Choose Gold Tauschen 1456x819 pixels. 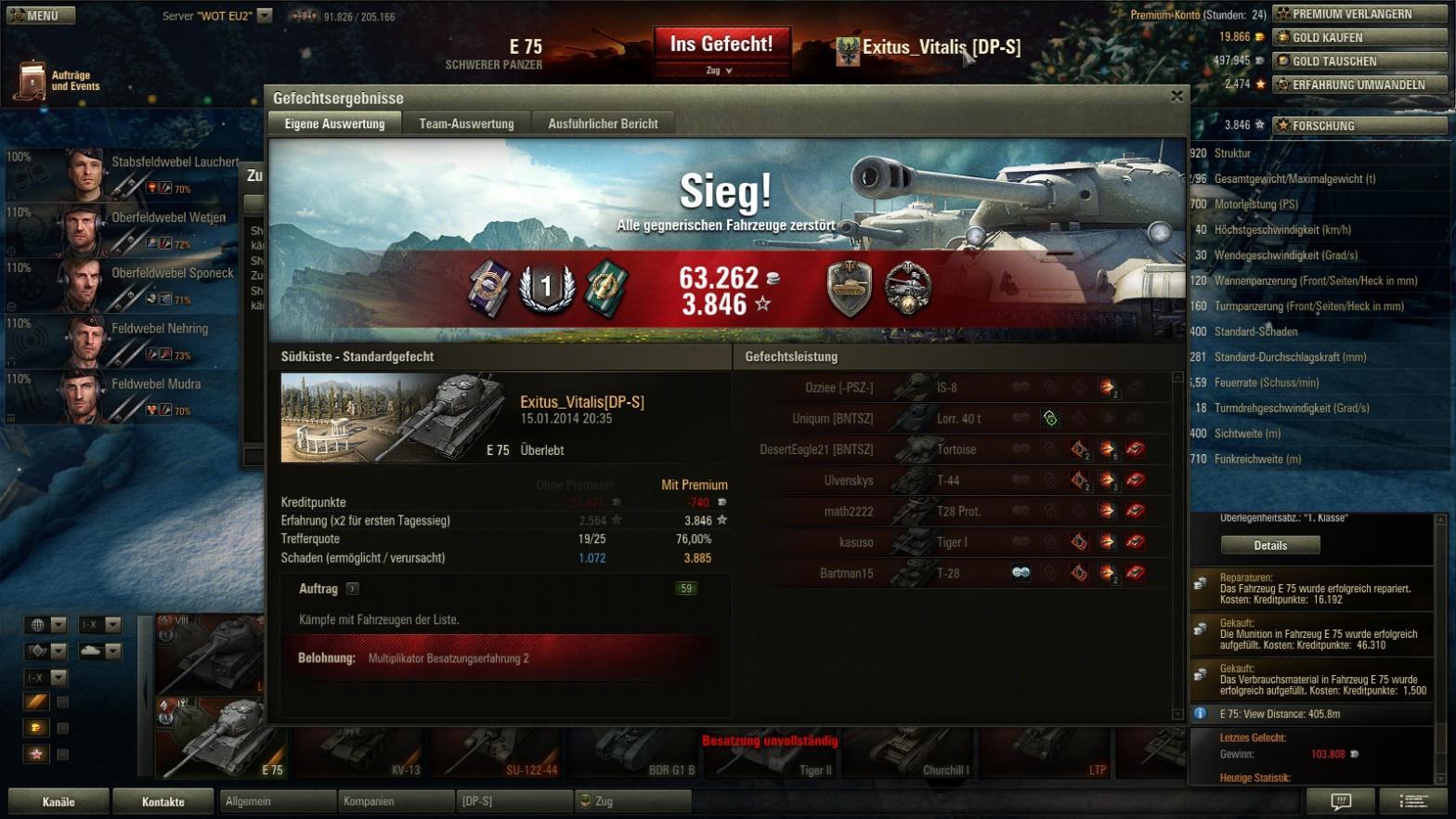[1358, 61]
